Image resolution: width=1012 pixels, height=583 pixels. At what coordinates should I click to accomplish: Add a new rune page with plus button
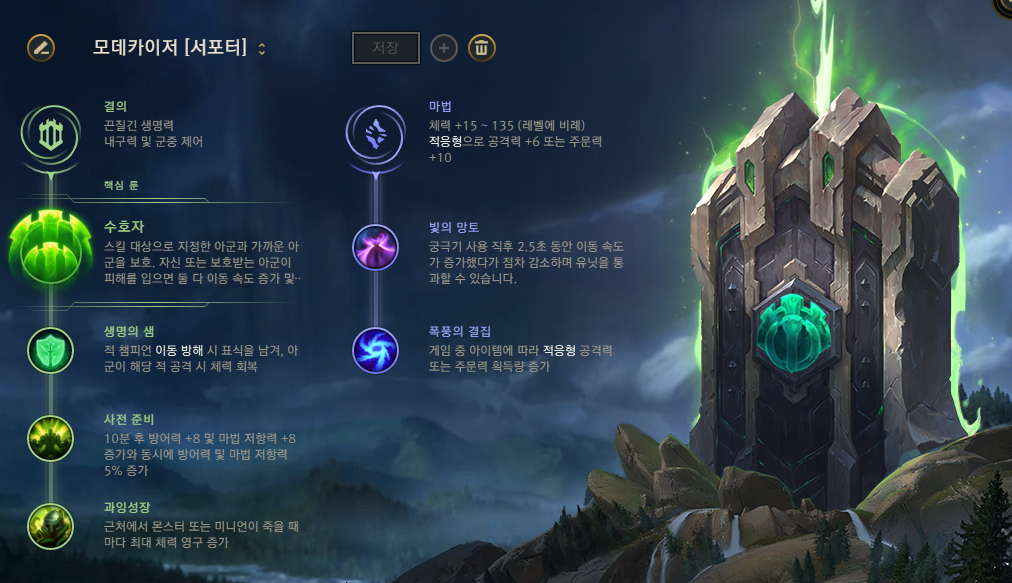(x=444, y=47)
